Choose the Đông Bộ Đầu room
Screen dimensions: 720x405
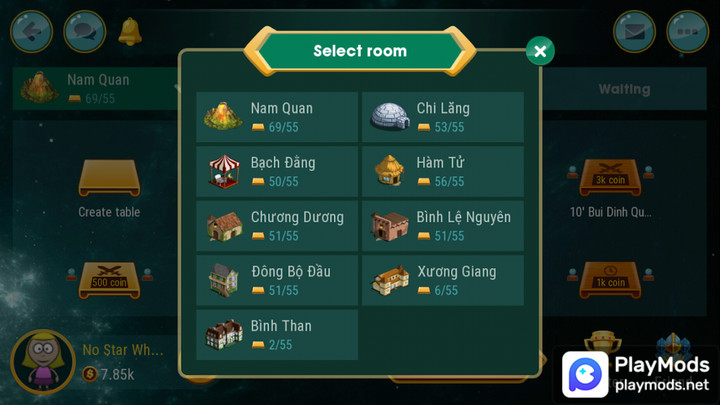[277, 280]
